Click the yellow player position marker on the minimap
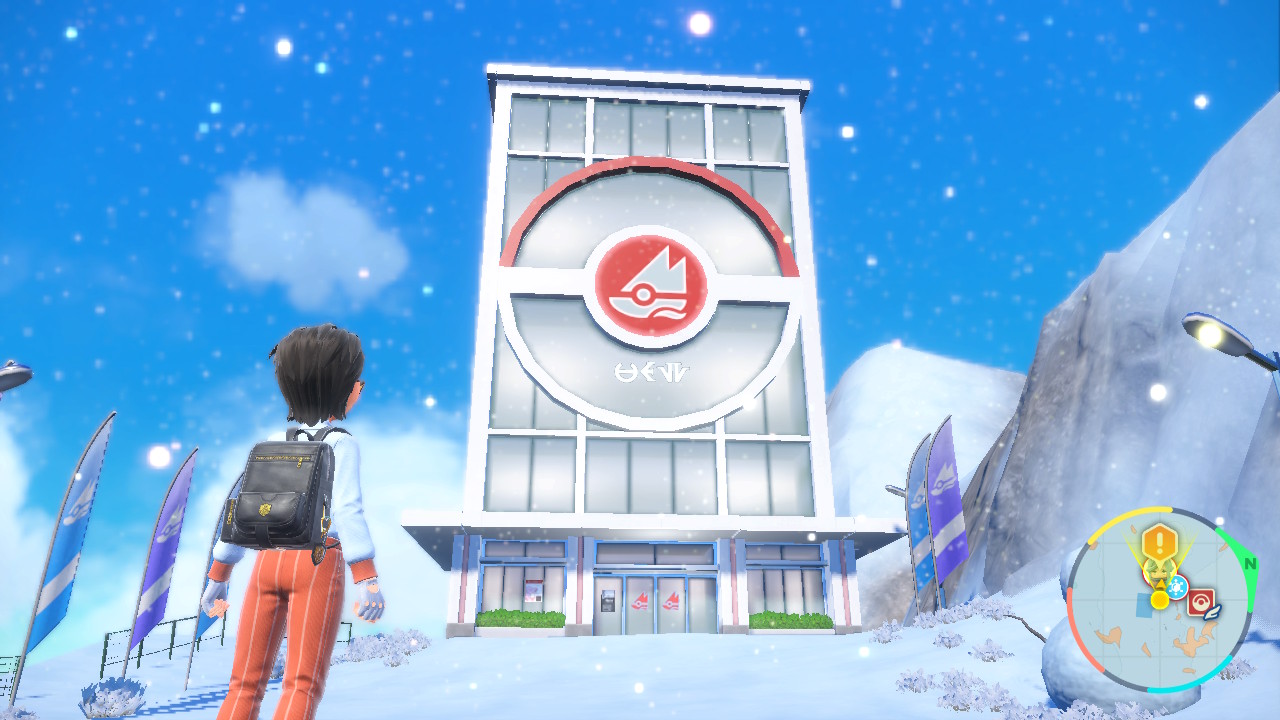Screen dimensions: 1280x720 (1159, 599)
